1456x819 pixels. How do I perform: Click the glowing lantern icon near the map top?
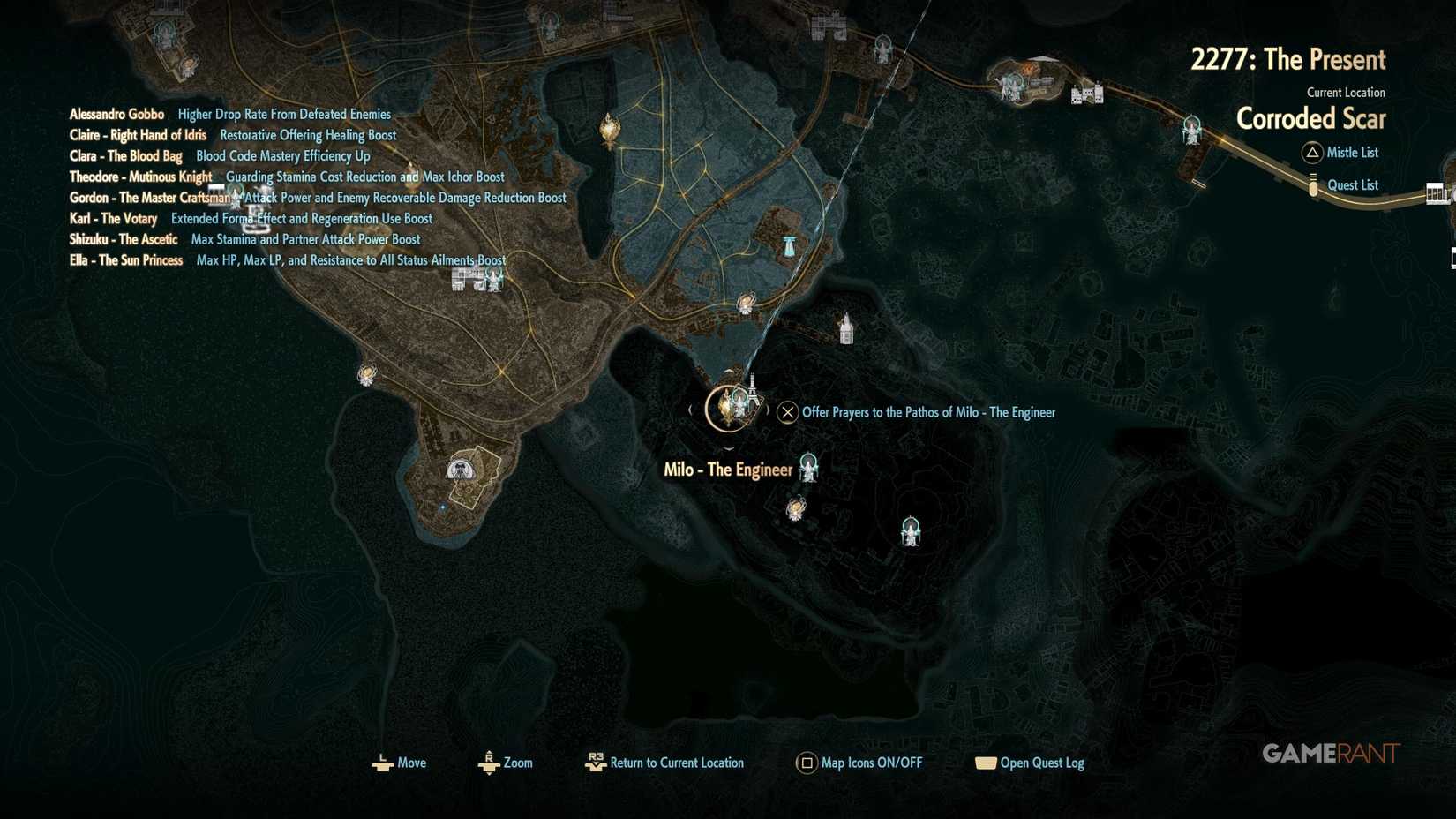(609, 127)
